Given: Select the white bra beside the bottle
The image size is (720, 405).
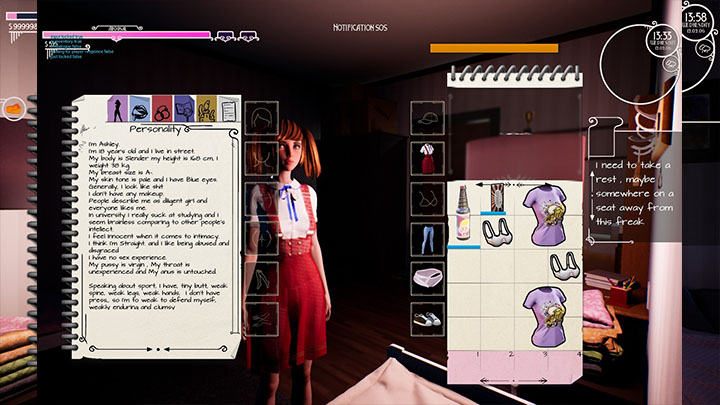Looking at the screenshot, I should pos(497,233).
